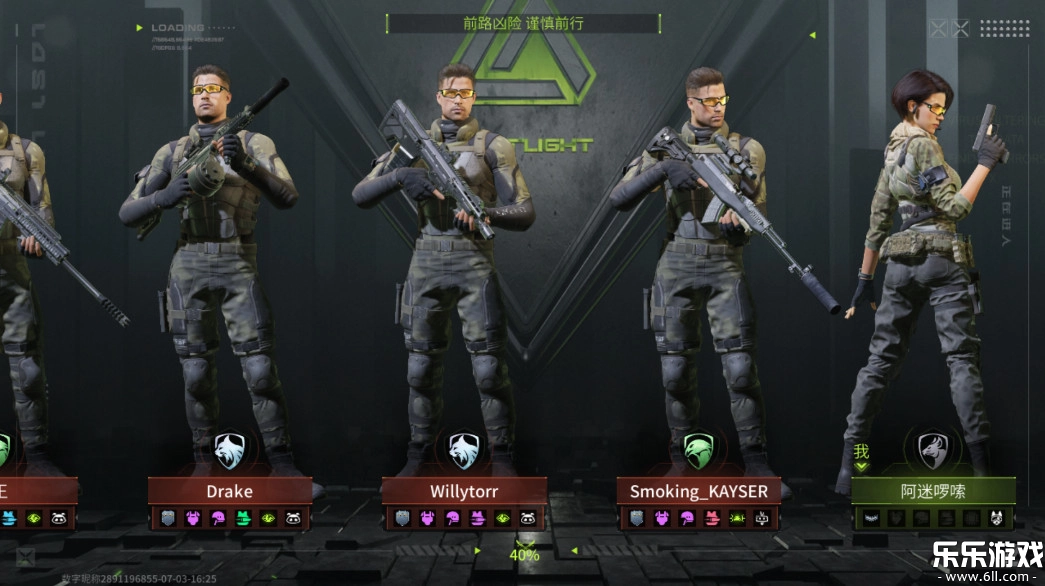The height and width of the screenshot is (586, 1045).
Task: Select Drake's player name plate
Action: (230, 491)
